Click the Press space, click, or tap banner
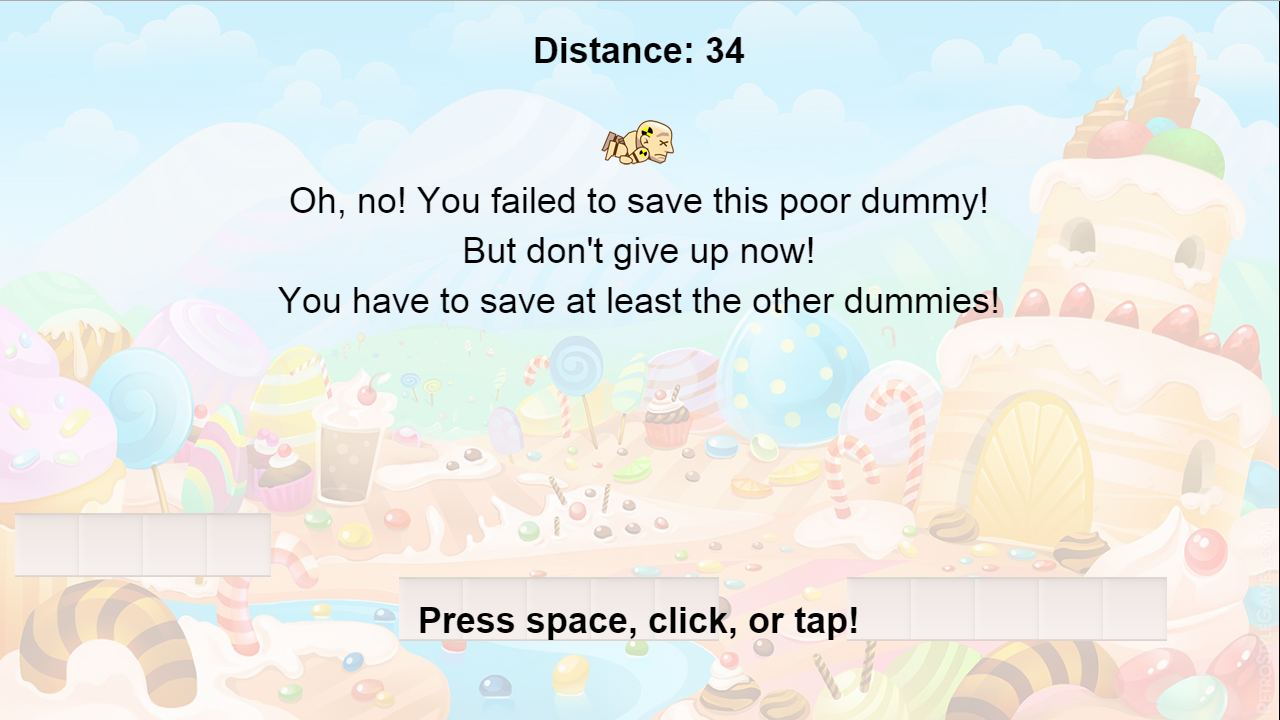Screen dimensions: 1280x720 (640, 620)
